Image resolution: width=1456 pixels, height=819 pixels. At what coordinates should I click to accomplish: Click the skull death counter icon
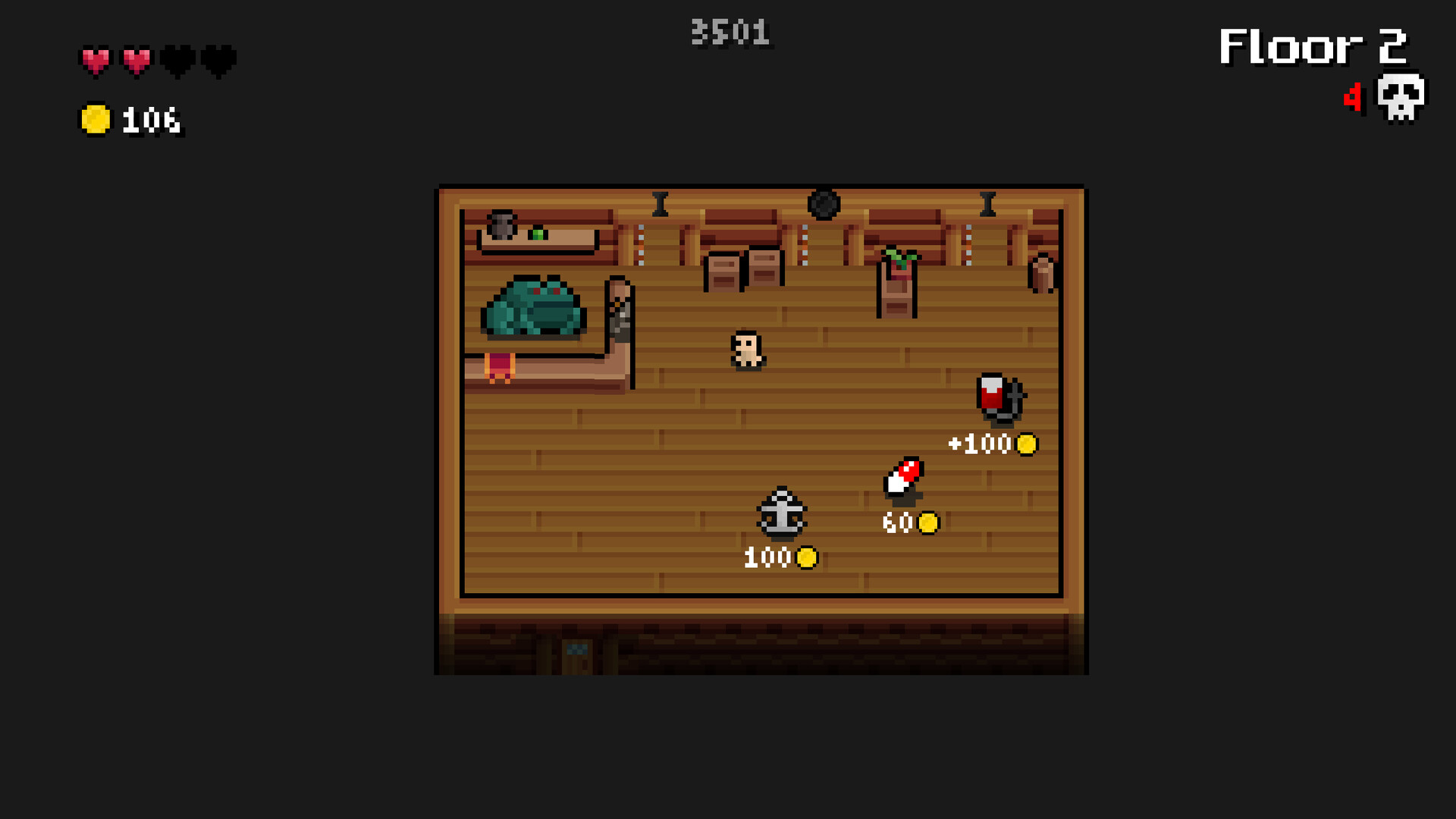(1399, 97)
